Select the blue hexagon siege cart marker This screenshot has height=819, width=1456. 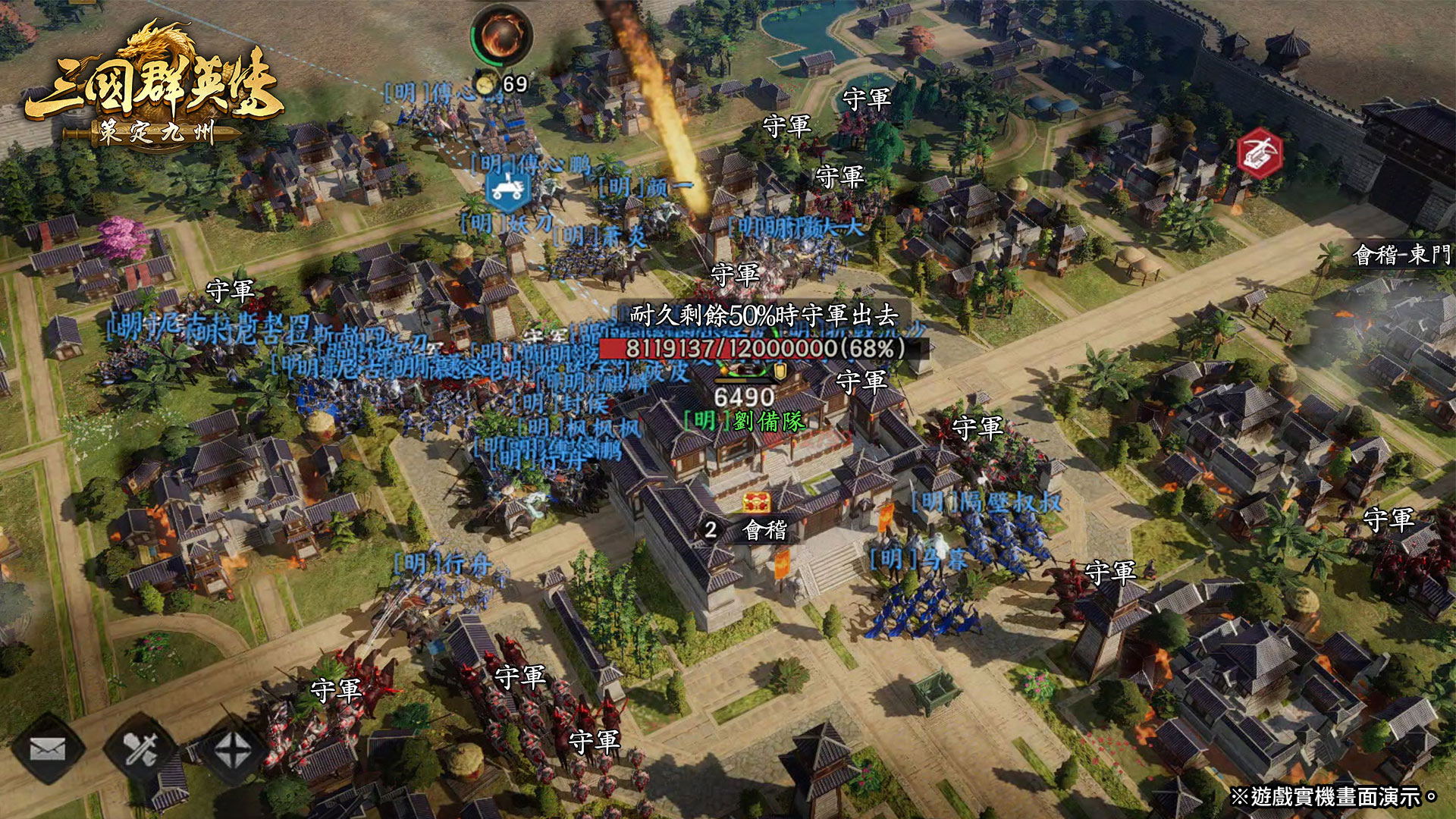(507, 190)
